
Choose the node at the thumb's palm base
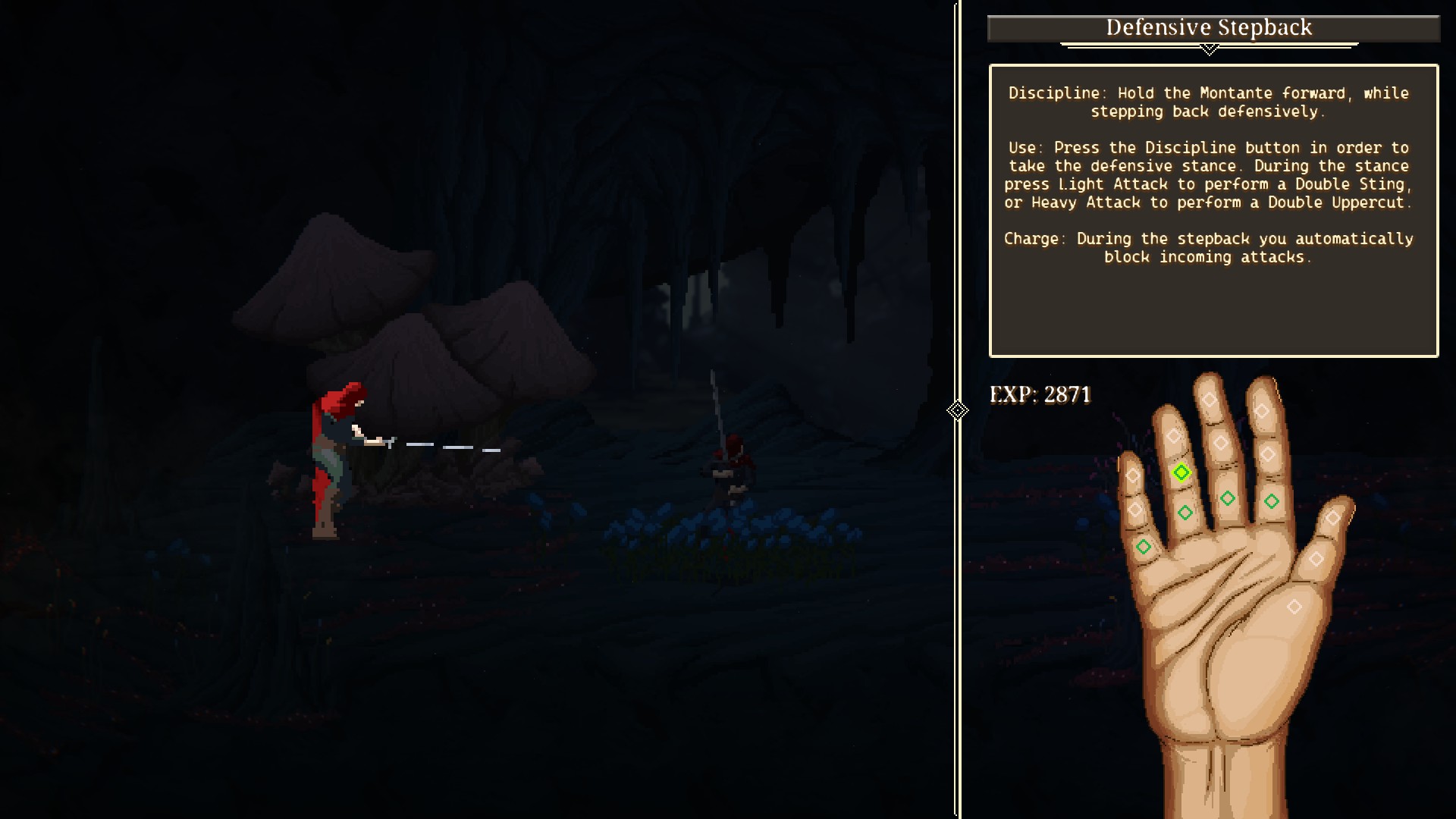click(x=1294, y=607)
